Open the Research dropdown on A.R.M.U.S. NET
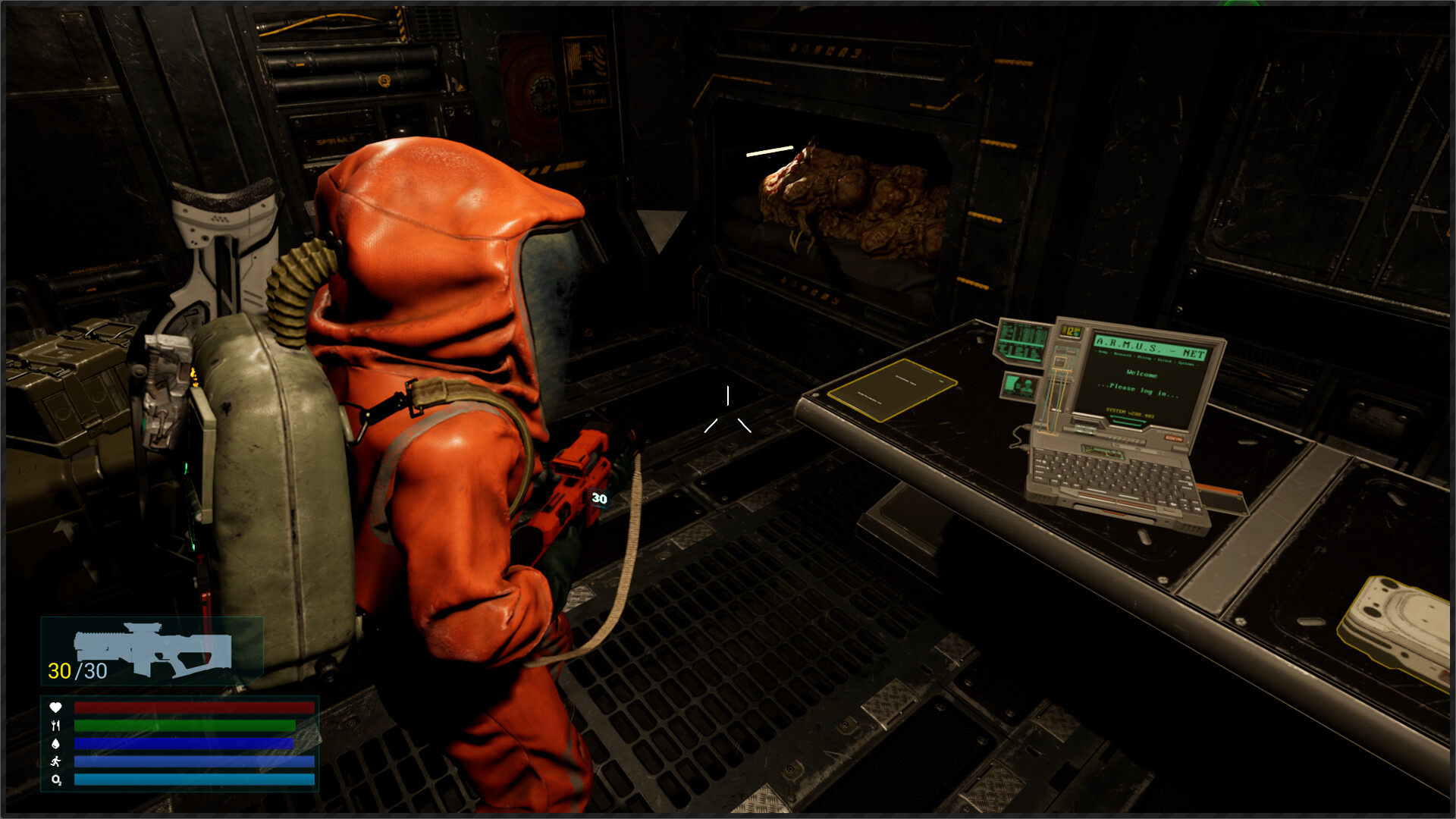 point(1123,356)
